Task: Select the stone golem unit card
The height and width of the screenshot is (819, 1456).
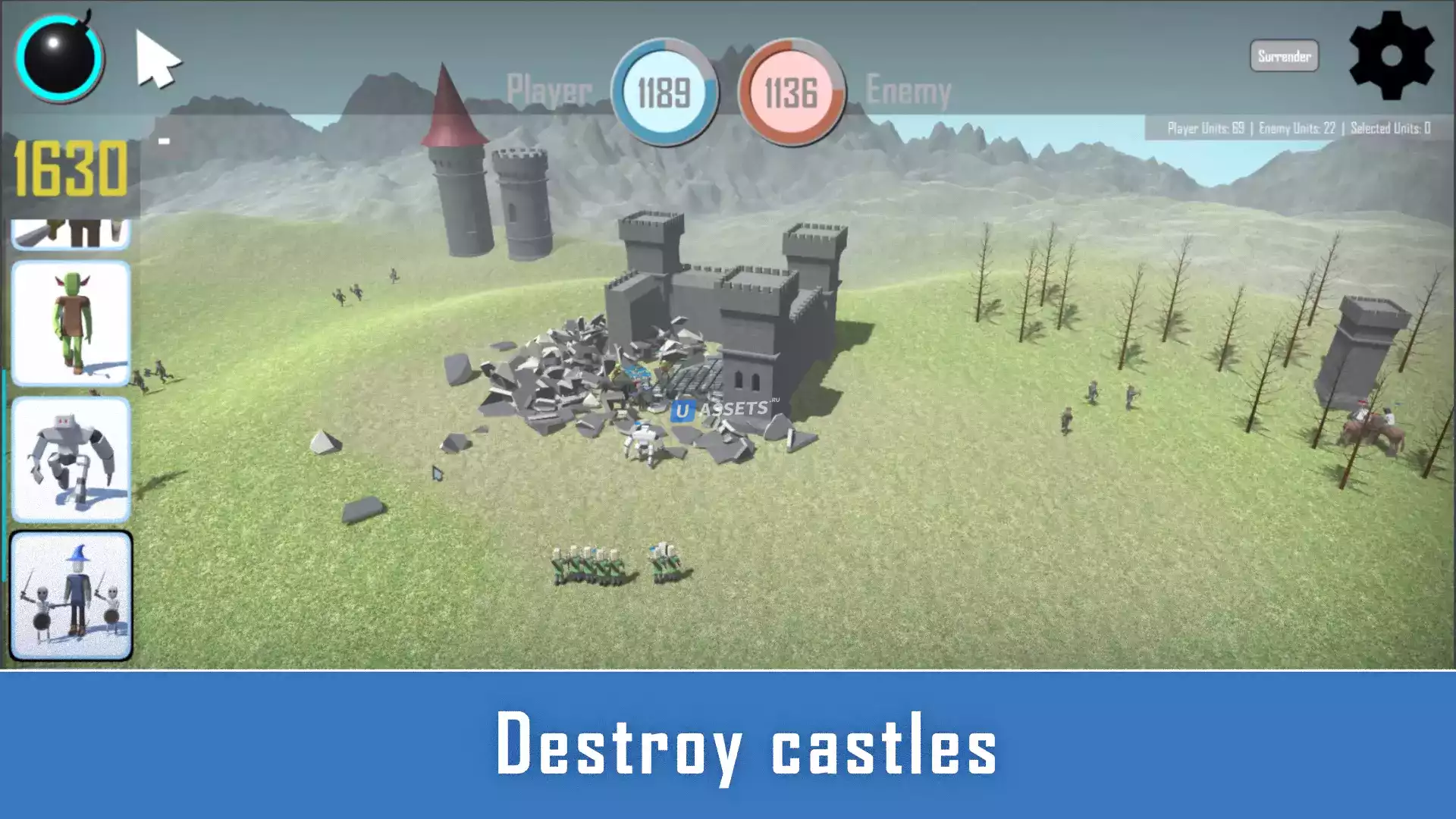Action: click(71, 460)
